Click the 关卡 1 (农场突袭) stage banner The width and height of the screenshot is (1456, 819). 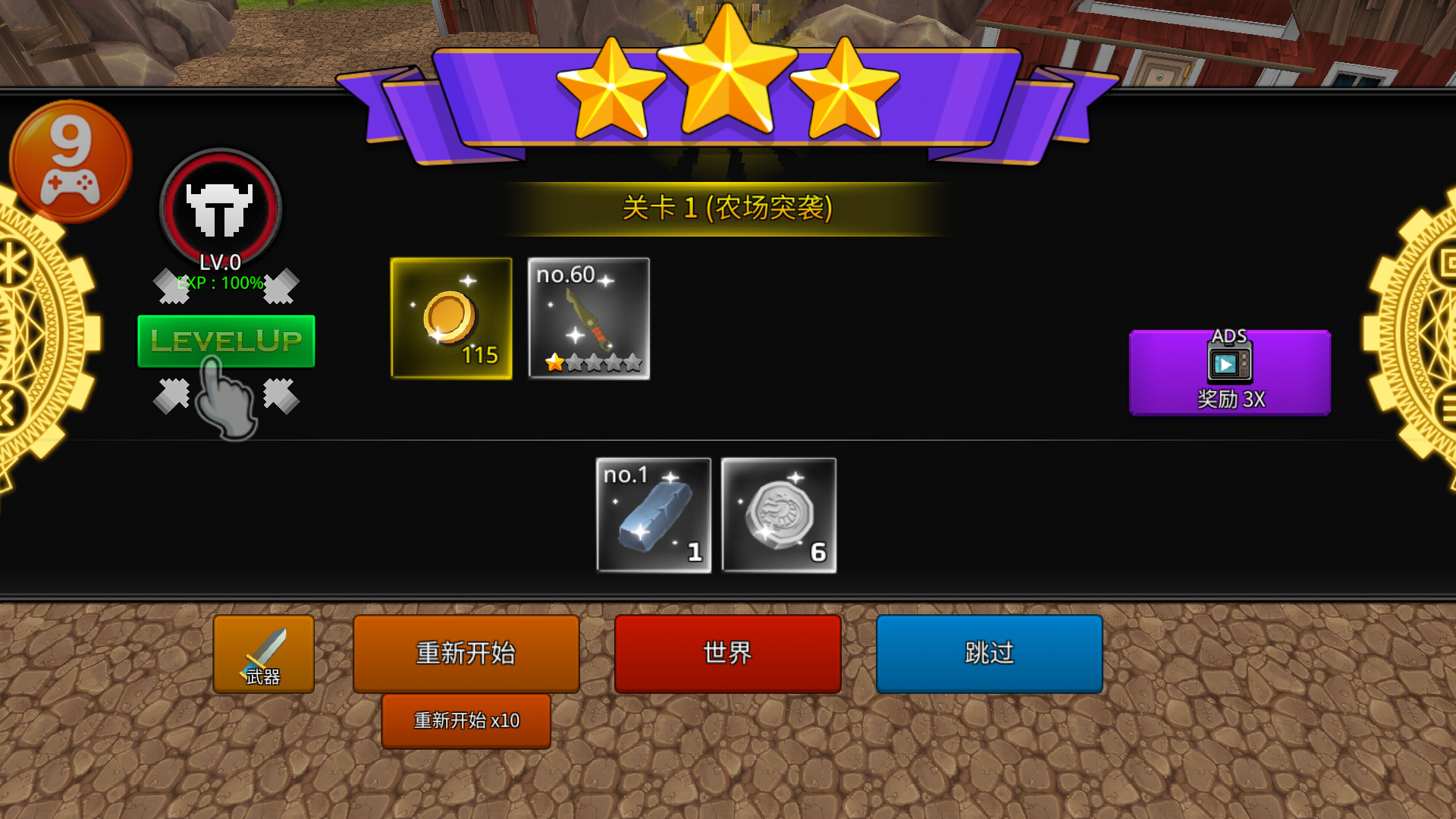[728, 206]
